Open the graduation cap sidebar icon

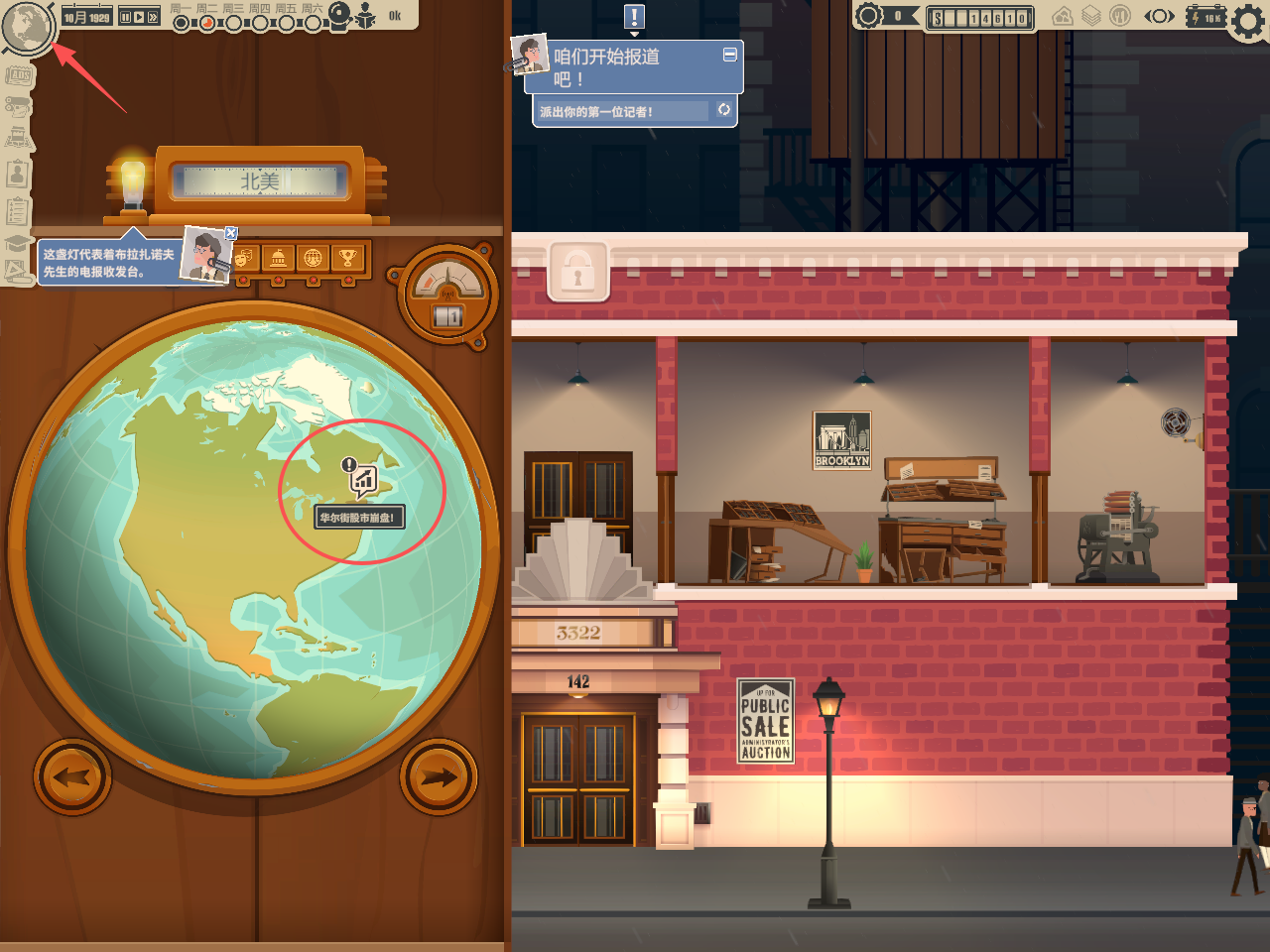pyautogui.click(x=16, y=244)
